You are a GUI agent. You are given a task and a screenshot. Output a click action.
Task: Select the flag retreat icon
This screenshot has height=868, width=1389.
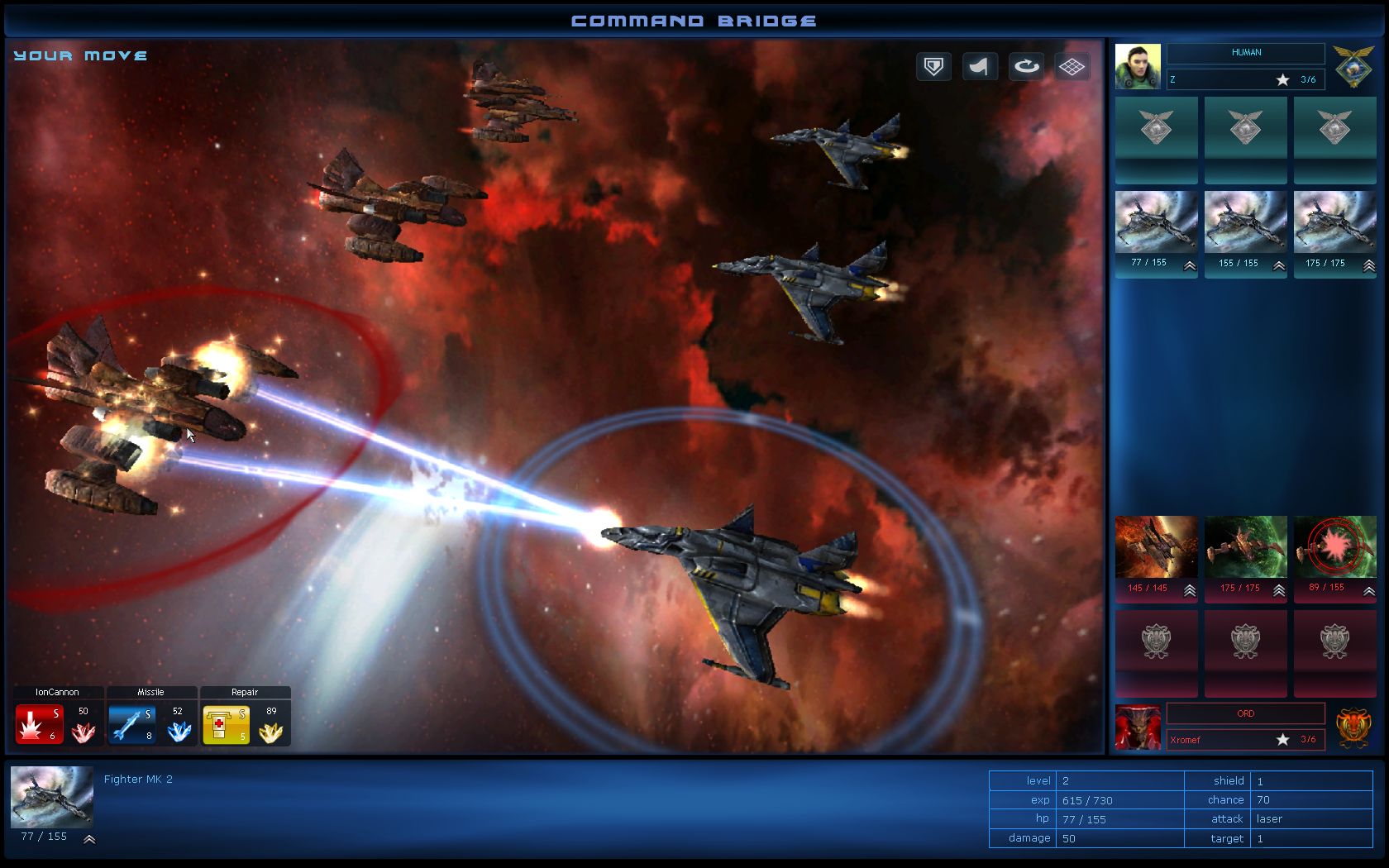979,67
